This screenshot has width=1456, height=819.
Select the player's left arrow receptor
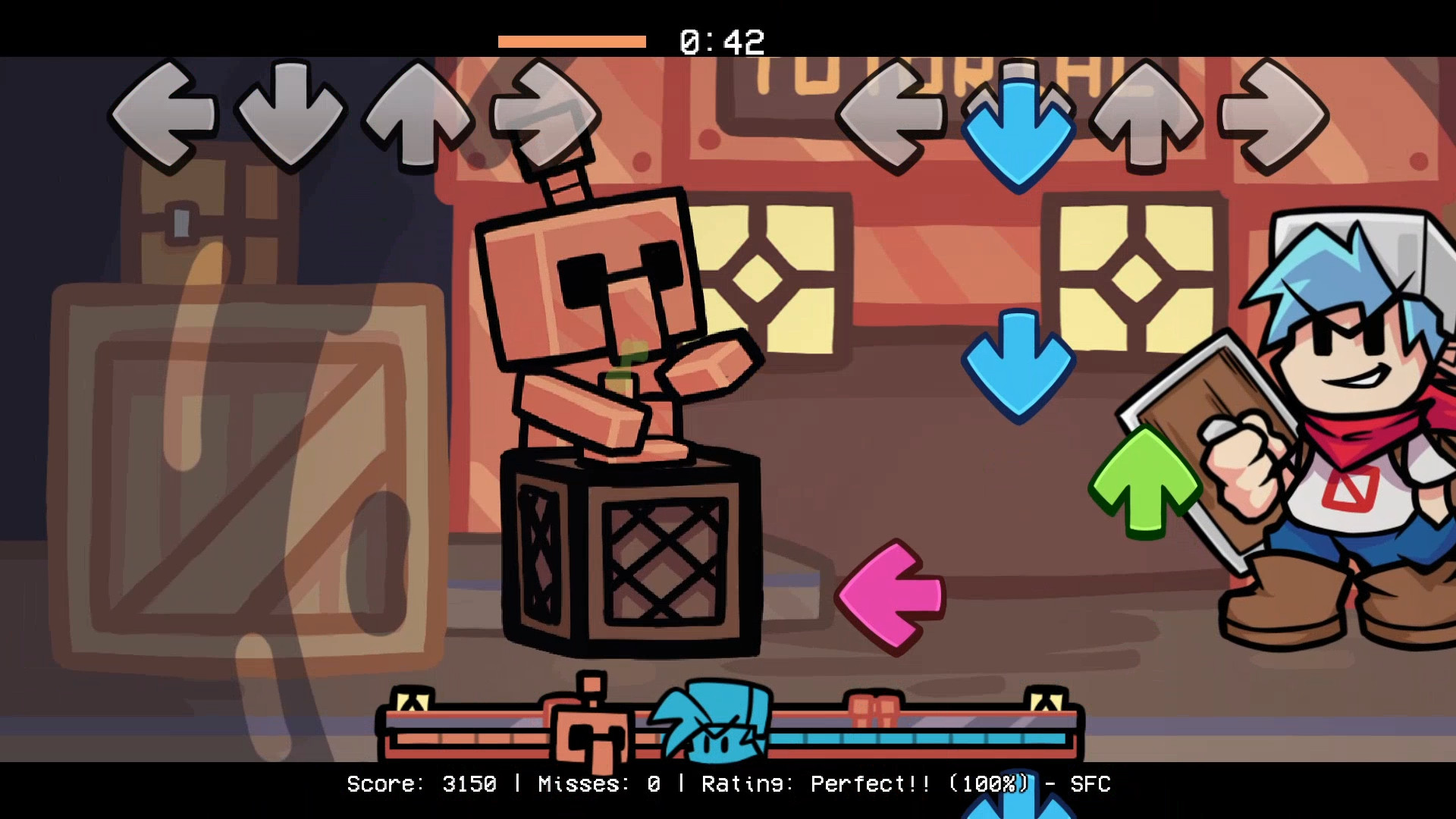[895, 114]
